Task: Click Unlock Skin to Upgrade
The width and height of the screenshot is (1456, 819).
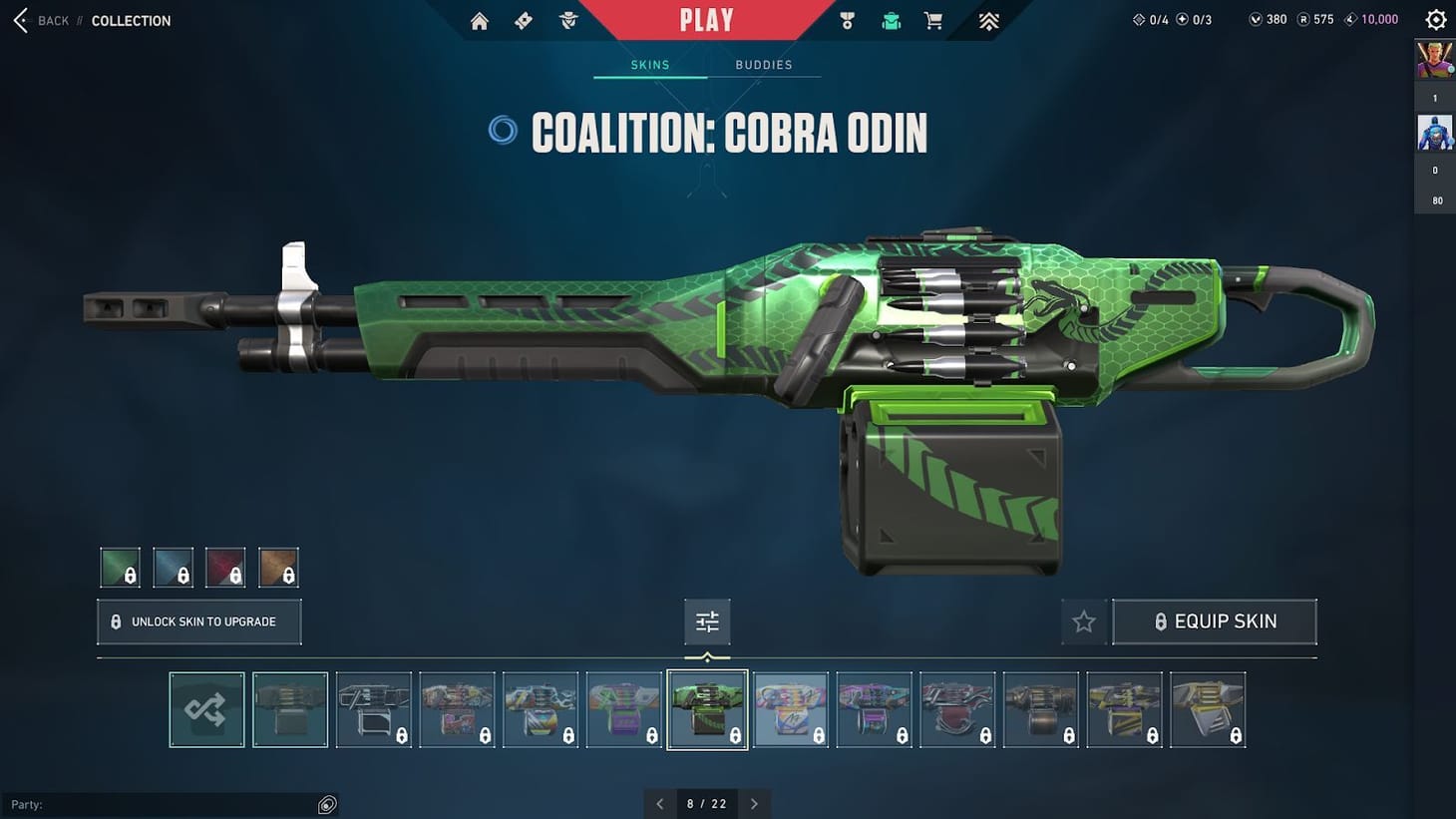Action: pos(198,620)
